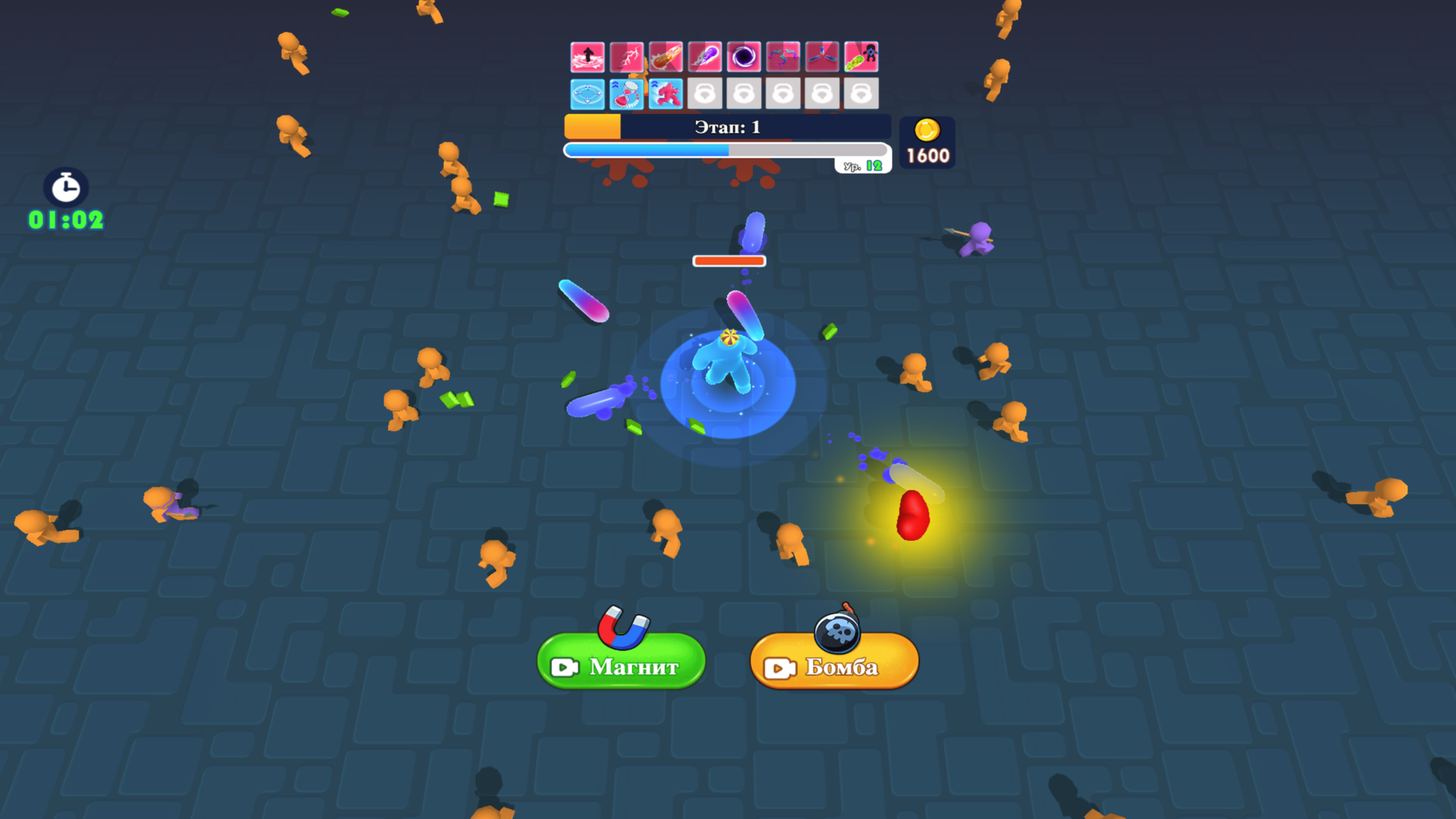Select the purple comet ability icon
This screenshot has width=1456, height=819.
[x=706, y=57]
